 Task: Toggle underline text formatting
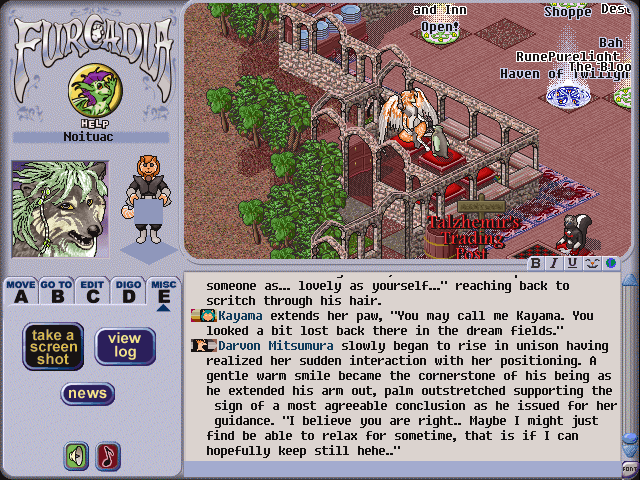[572, 264]
